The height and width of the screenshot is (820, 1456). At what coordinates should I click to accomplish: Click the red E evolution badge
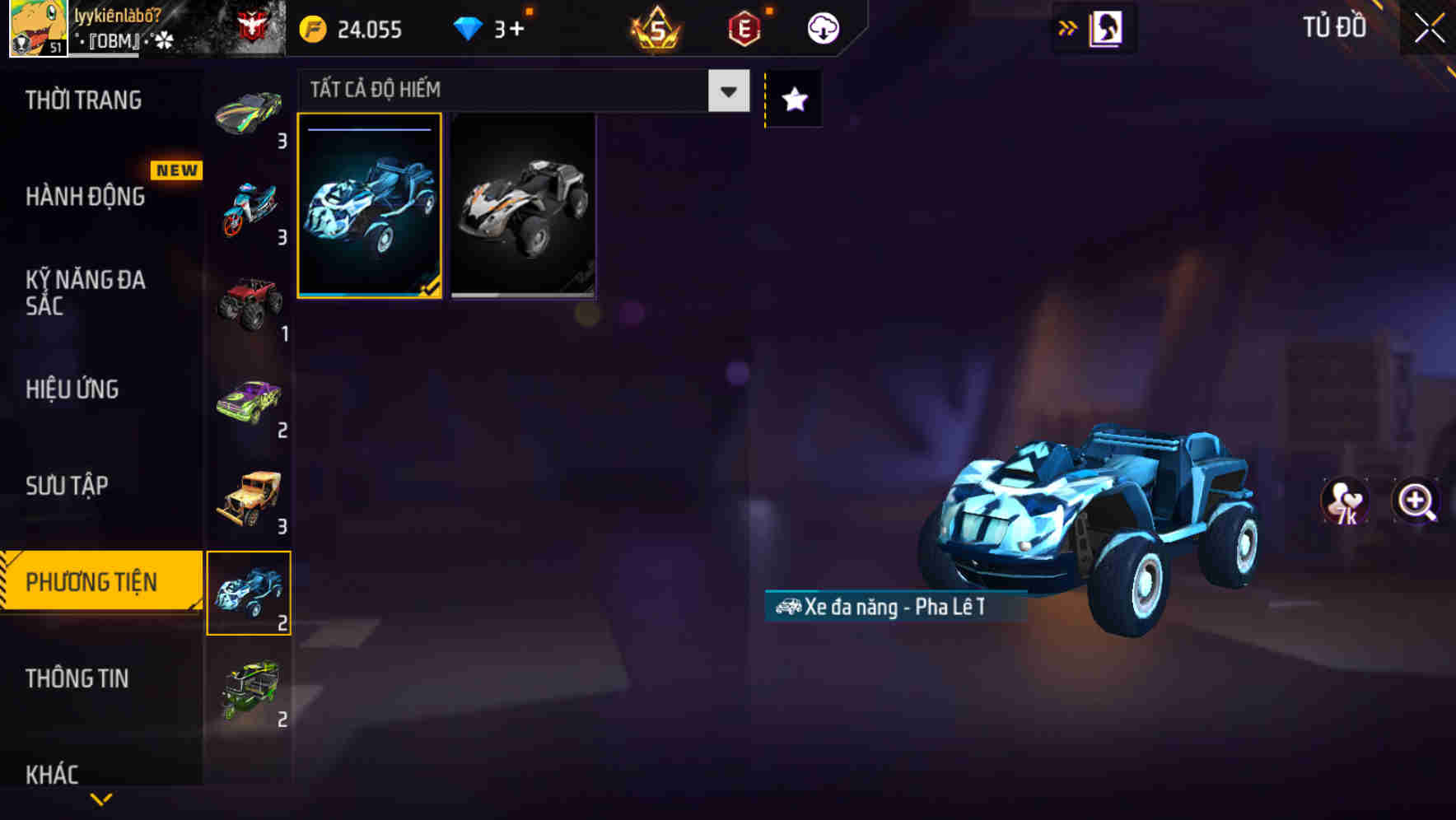[743, 27]
